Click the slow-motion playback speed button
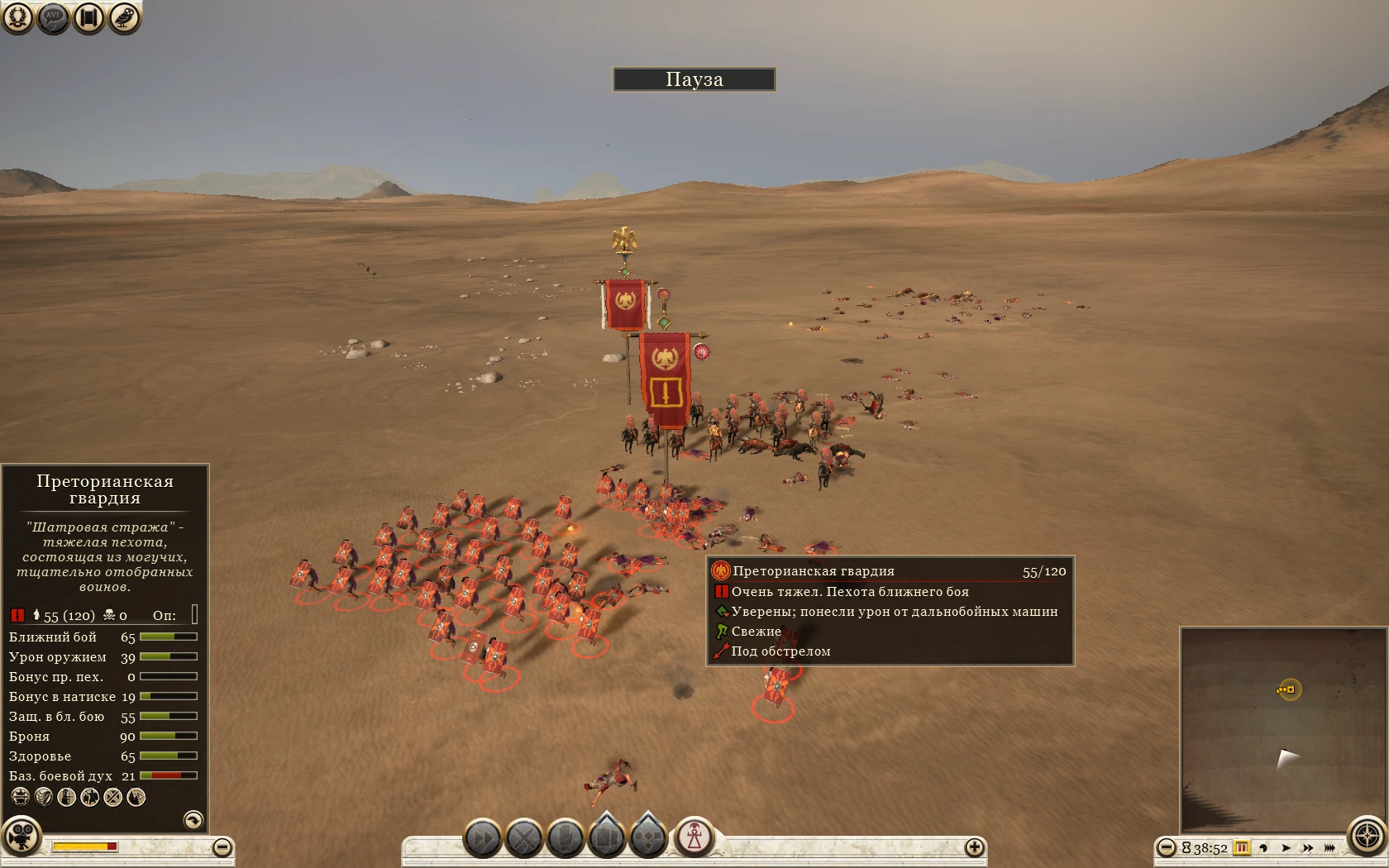This screenshot has width=1389, height=868. point(1264,848)
